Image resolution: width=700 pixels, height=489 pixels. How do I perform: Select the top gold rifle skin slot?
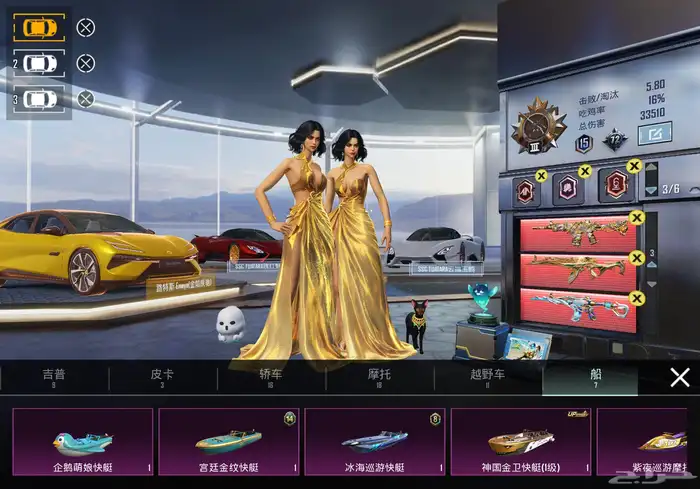(577, 235)
